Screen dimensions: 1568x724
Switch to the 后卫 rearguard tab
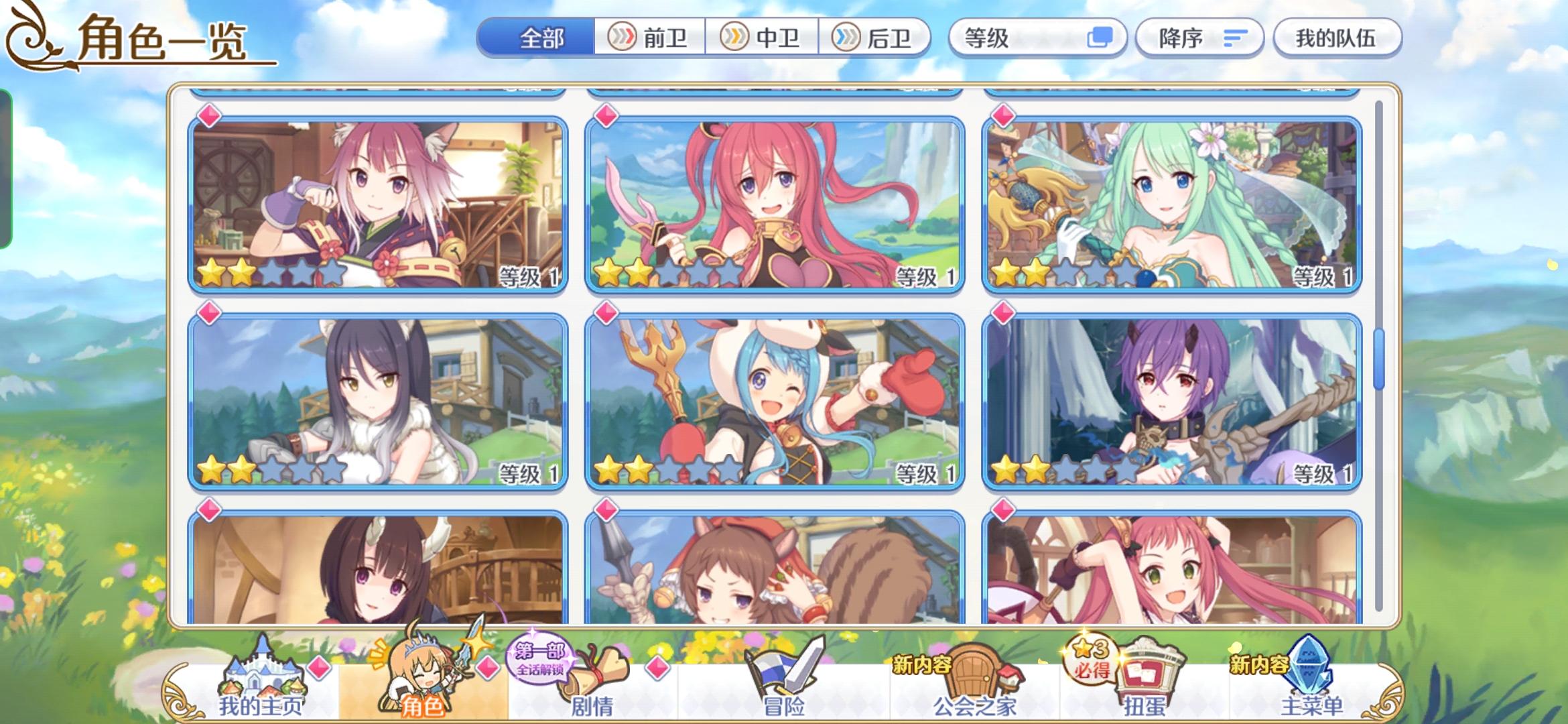click(x=878, y=38)
